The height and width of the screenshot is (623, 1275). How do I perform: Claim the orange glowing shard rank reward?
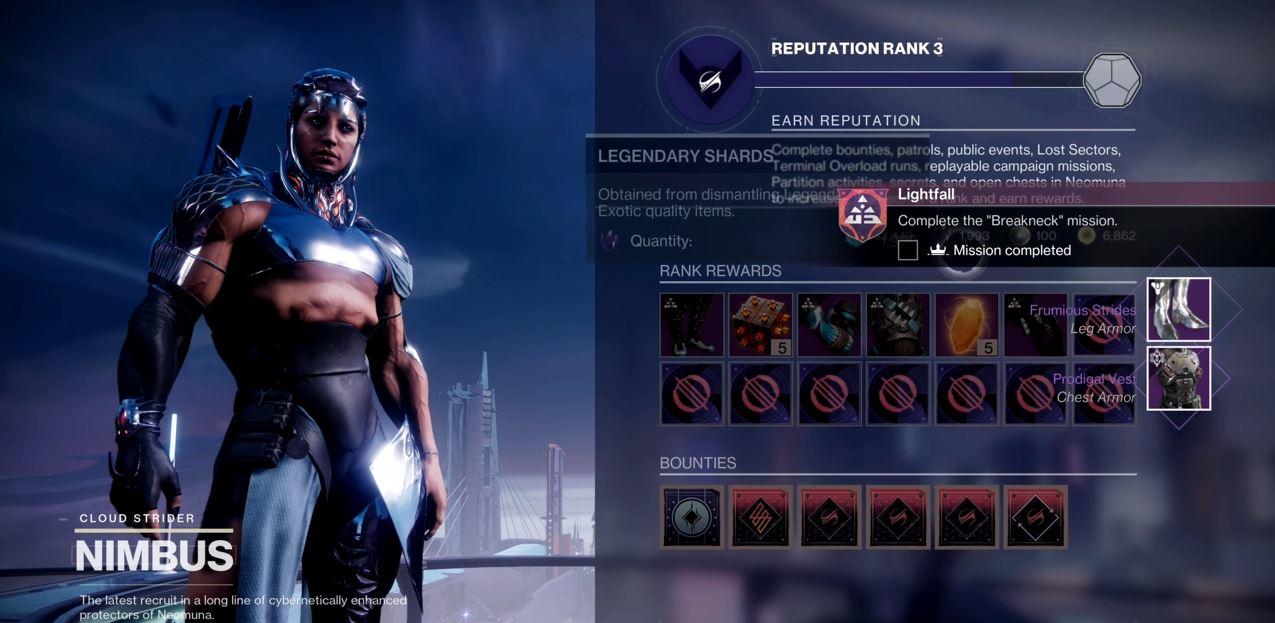[x=966, y=325]
